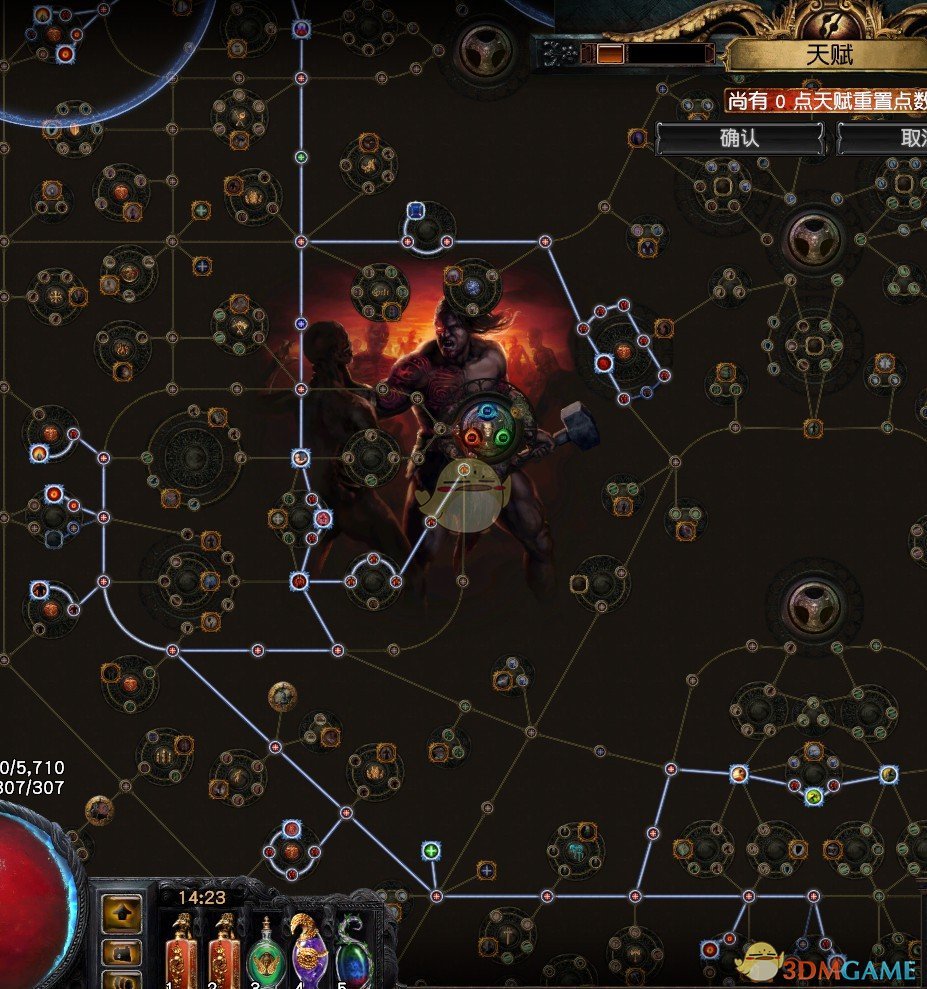Select the bright green plus passive node

tap(431, 851)
